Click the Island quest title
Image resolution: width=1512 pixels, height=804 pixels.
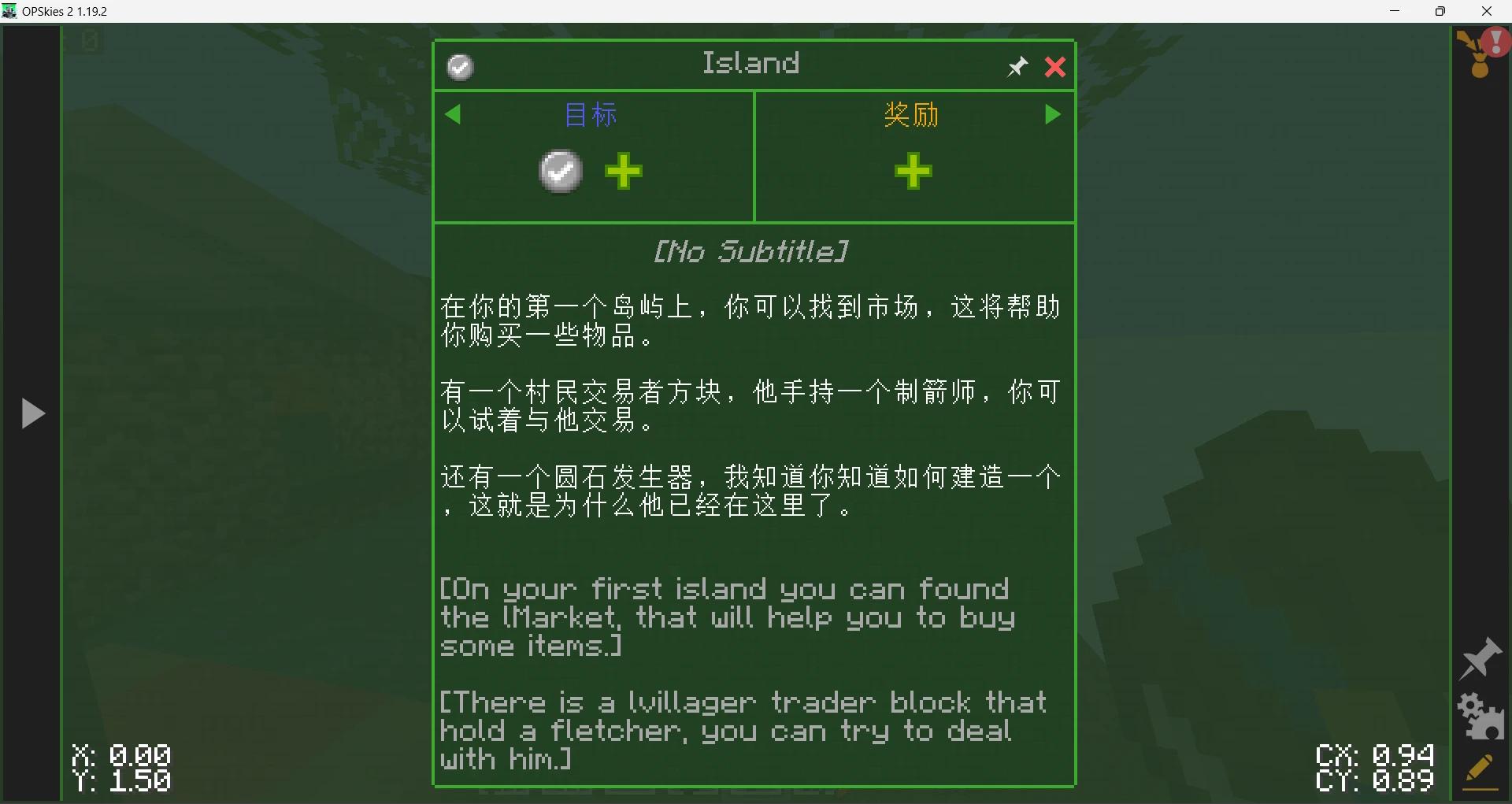(x=750, y=63)
